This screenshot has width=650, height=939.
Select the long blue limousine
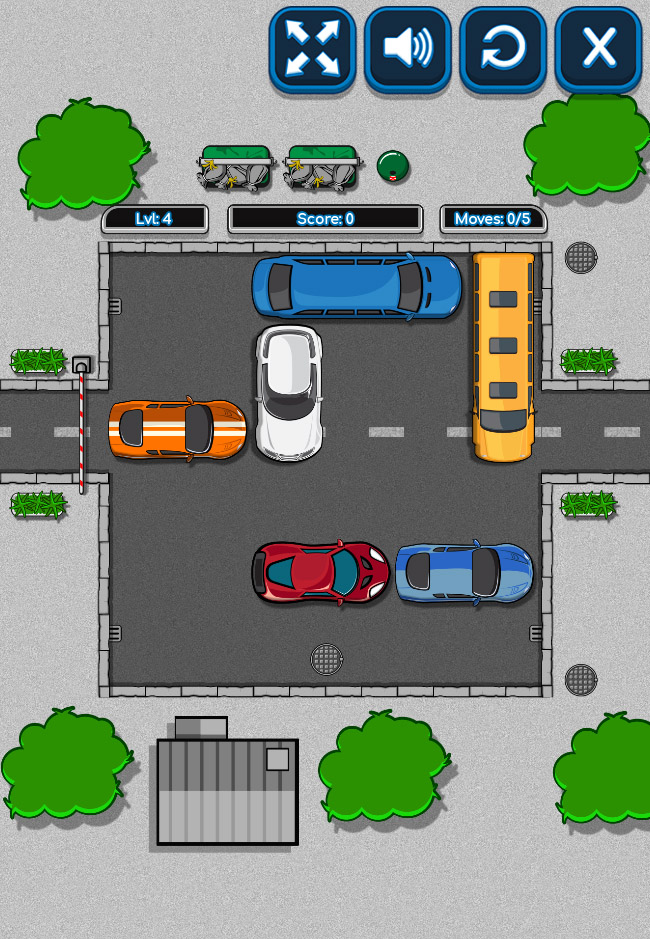point(357,286)
